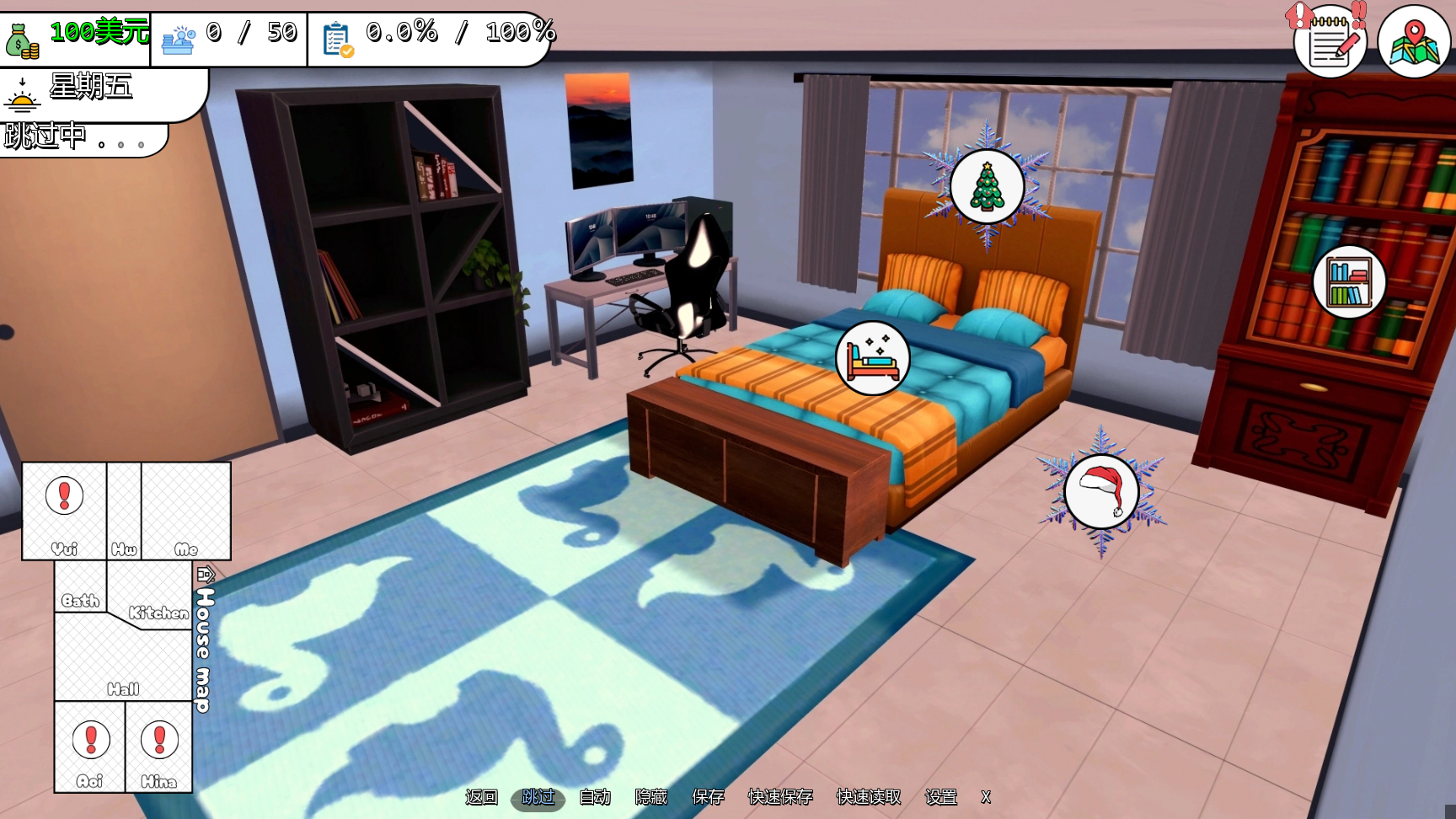The image size is (1456, 819).
Task: Visit Hina's room on house map
Action: tap(159, 747)
